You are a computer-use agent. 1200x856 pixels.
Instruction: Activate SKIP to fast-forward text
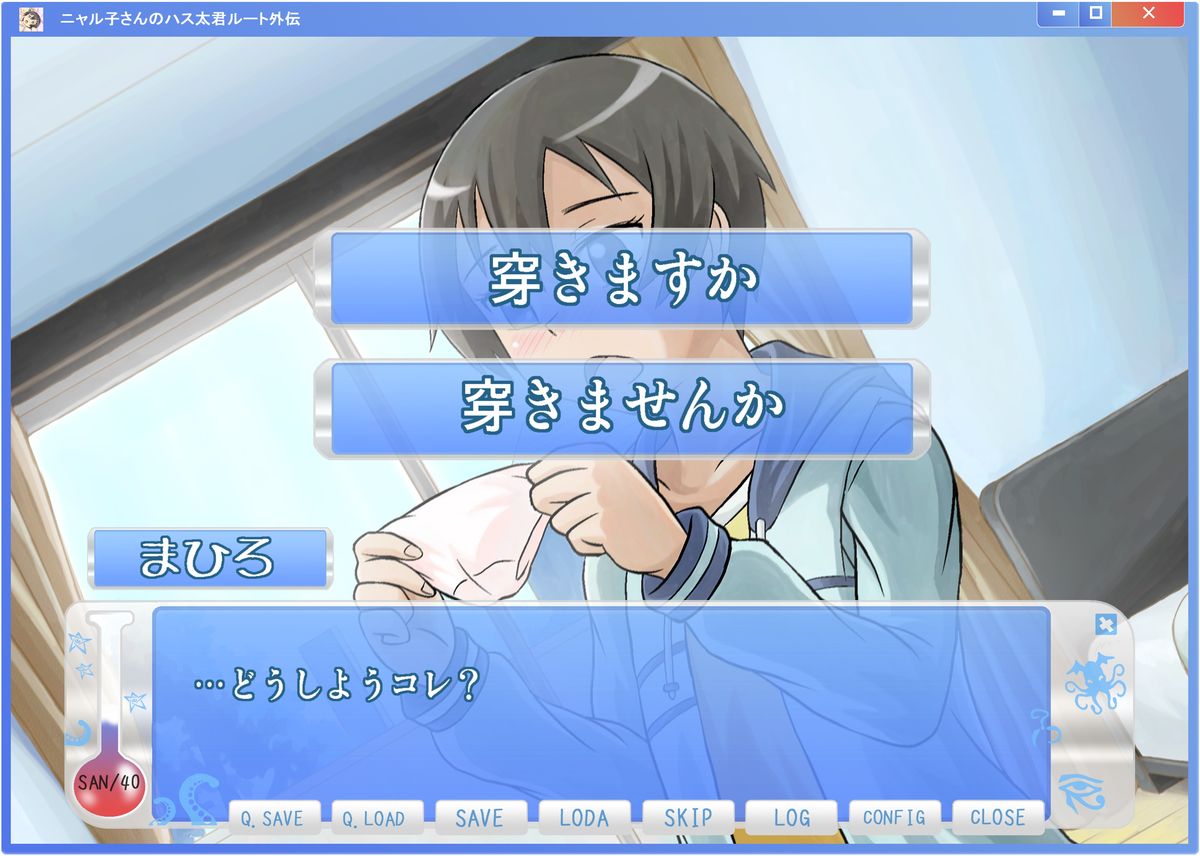[x=688, y=818]
